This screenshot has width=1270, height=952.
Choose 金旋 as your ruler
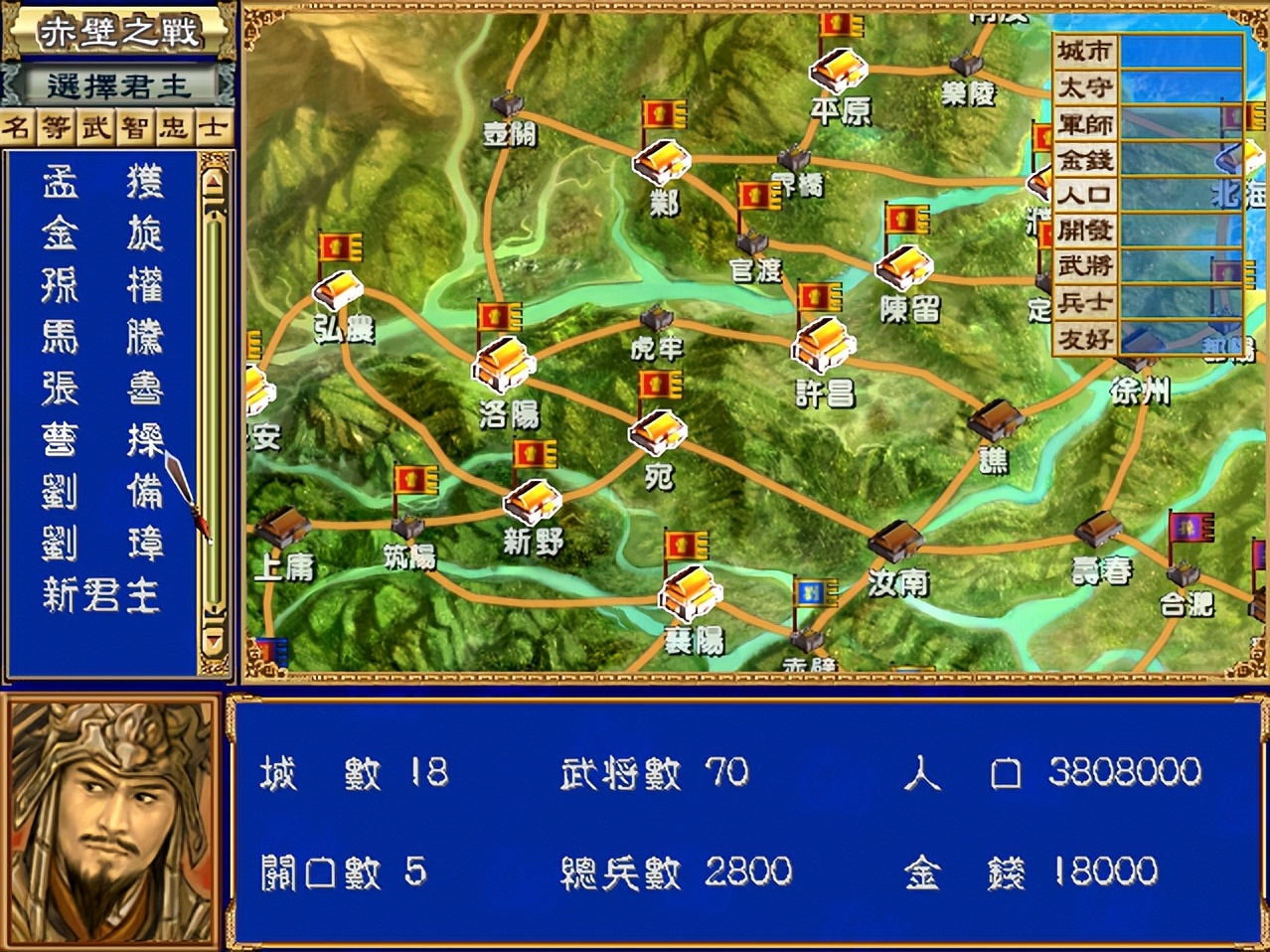point(102,235)
